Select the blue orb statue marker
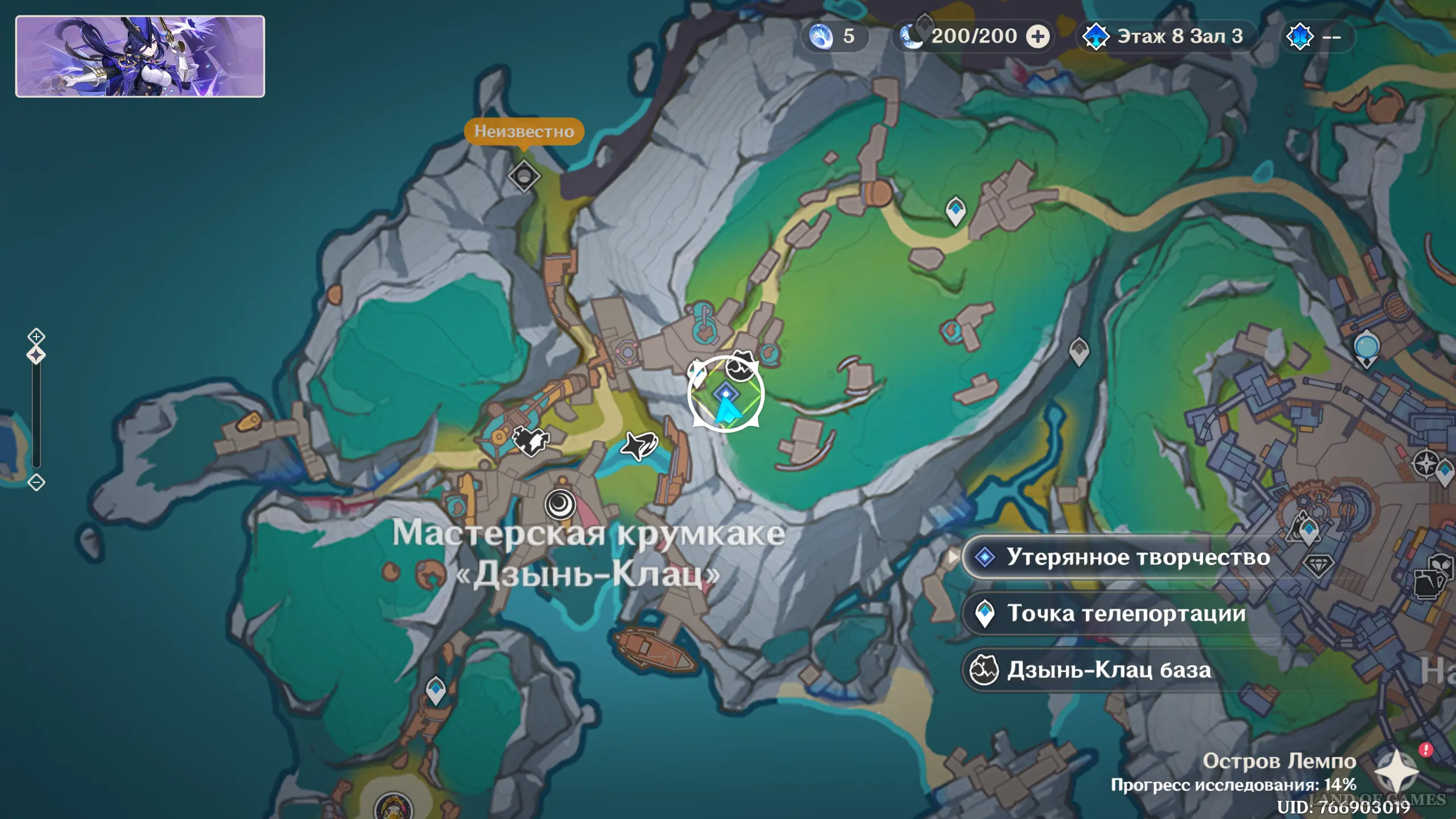Viewport: 1456px width, 819px height. pos(1366,348)
